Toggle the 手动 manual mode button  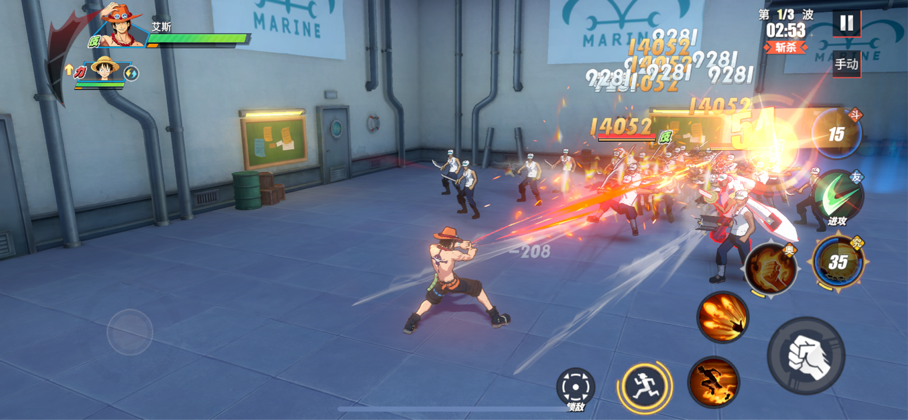pyautogui.click(x=846, y=64)
